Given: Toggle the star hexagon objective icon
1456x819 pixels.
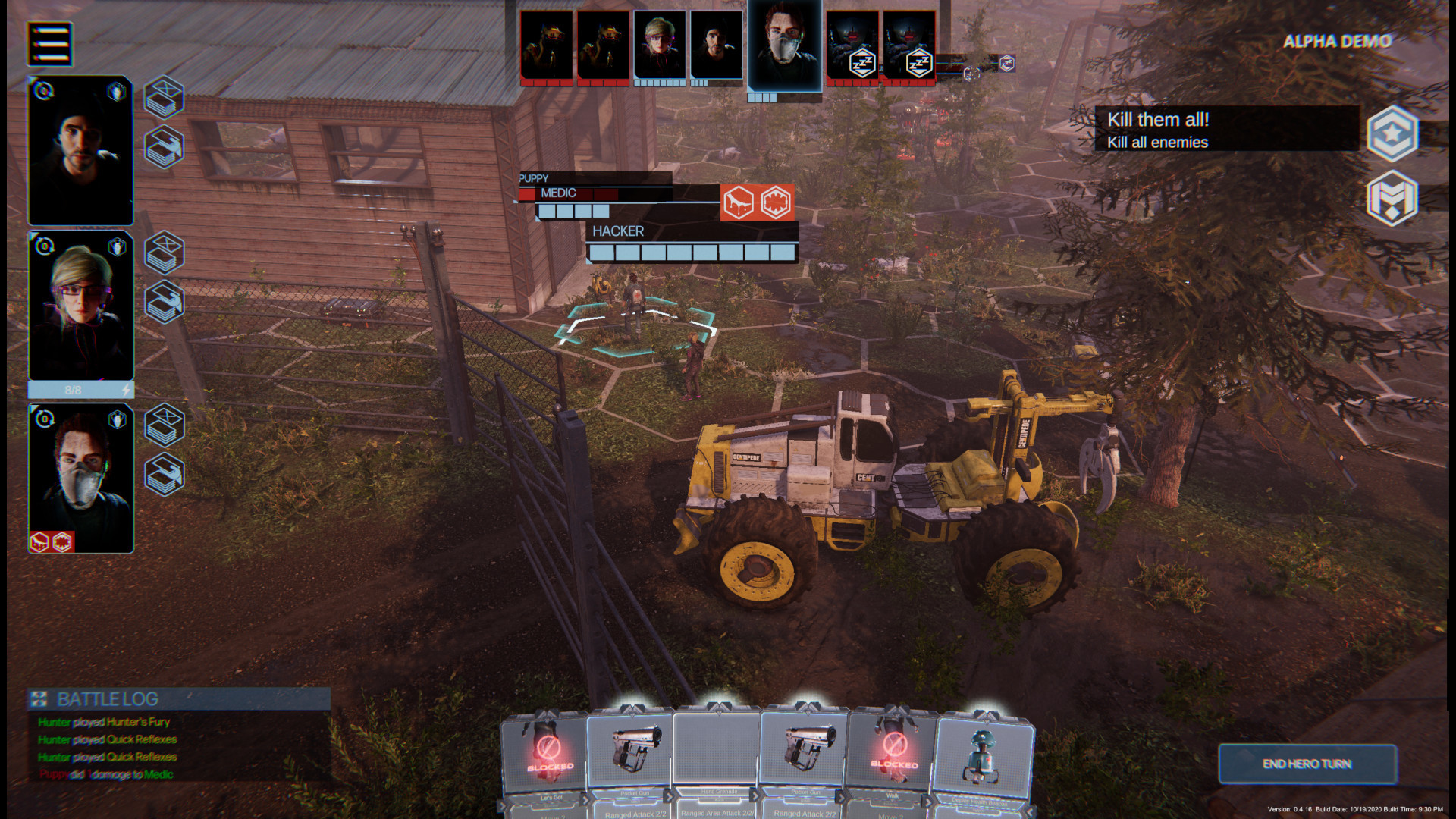Looking at the screenshot, I should tap(1392, 133).
